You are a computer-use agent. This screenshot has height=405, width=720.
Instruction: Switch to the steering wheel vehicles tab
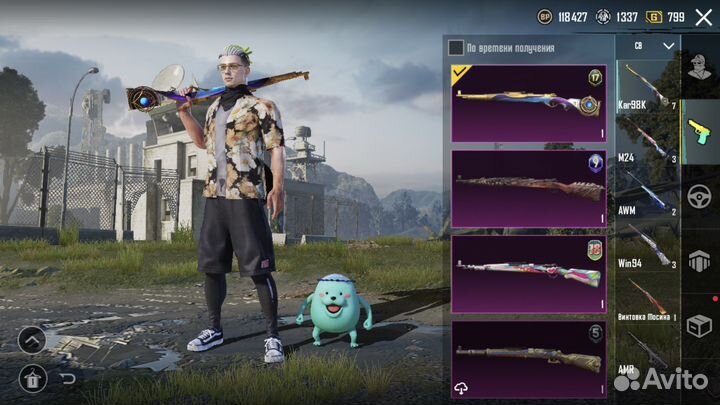(700, 194)
